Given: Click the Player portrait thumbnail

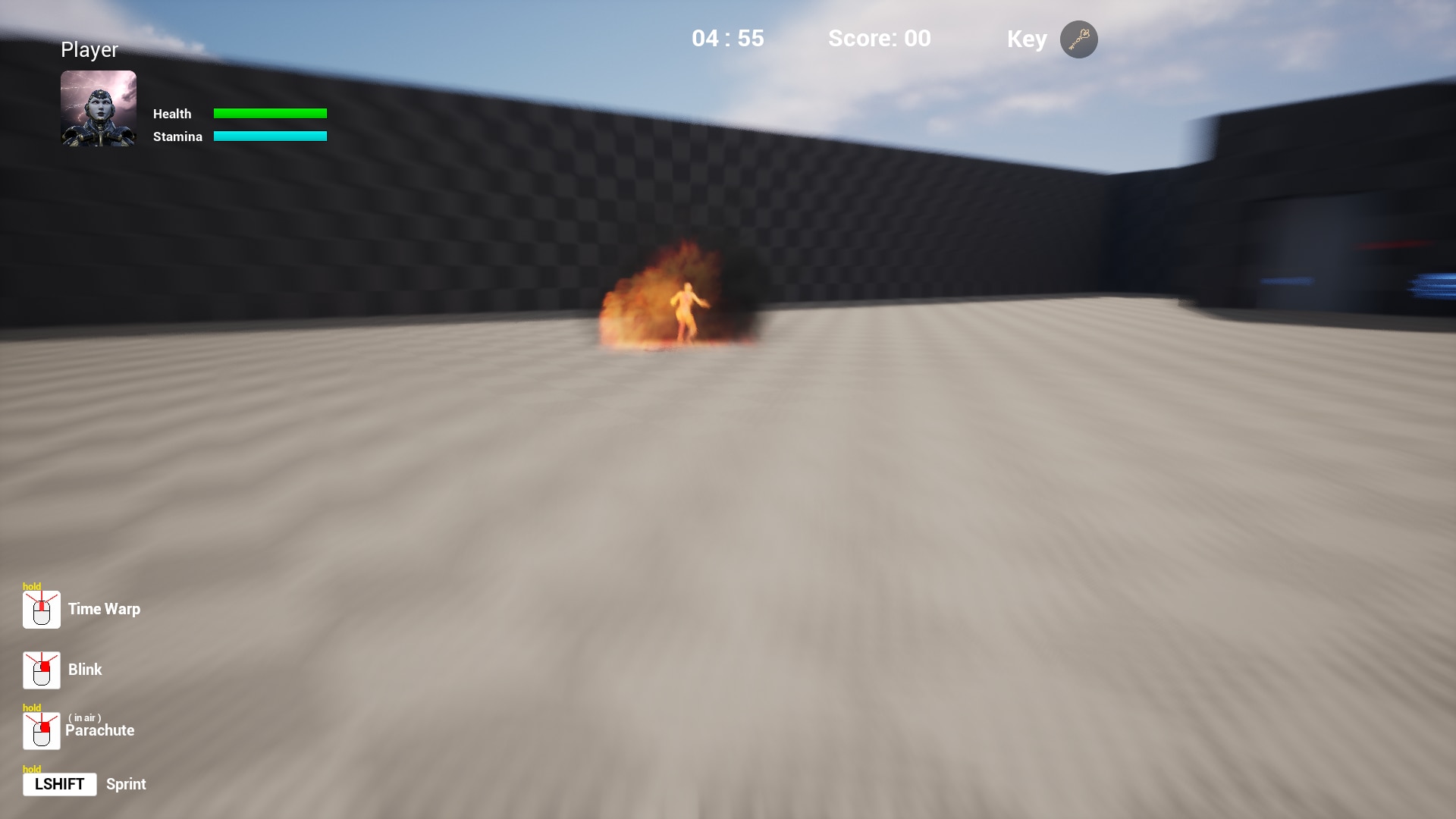Looking at the screenshot, I should pos(98,108).
